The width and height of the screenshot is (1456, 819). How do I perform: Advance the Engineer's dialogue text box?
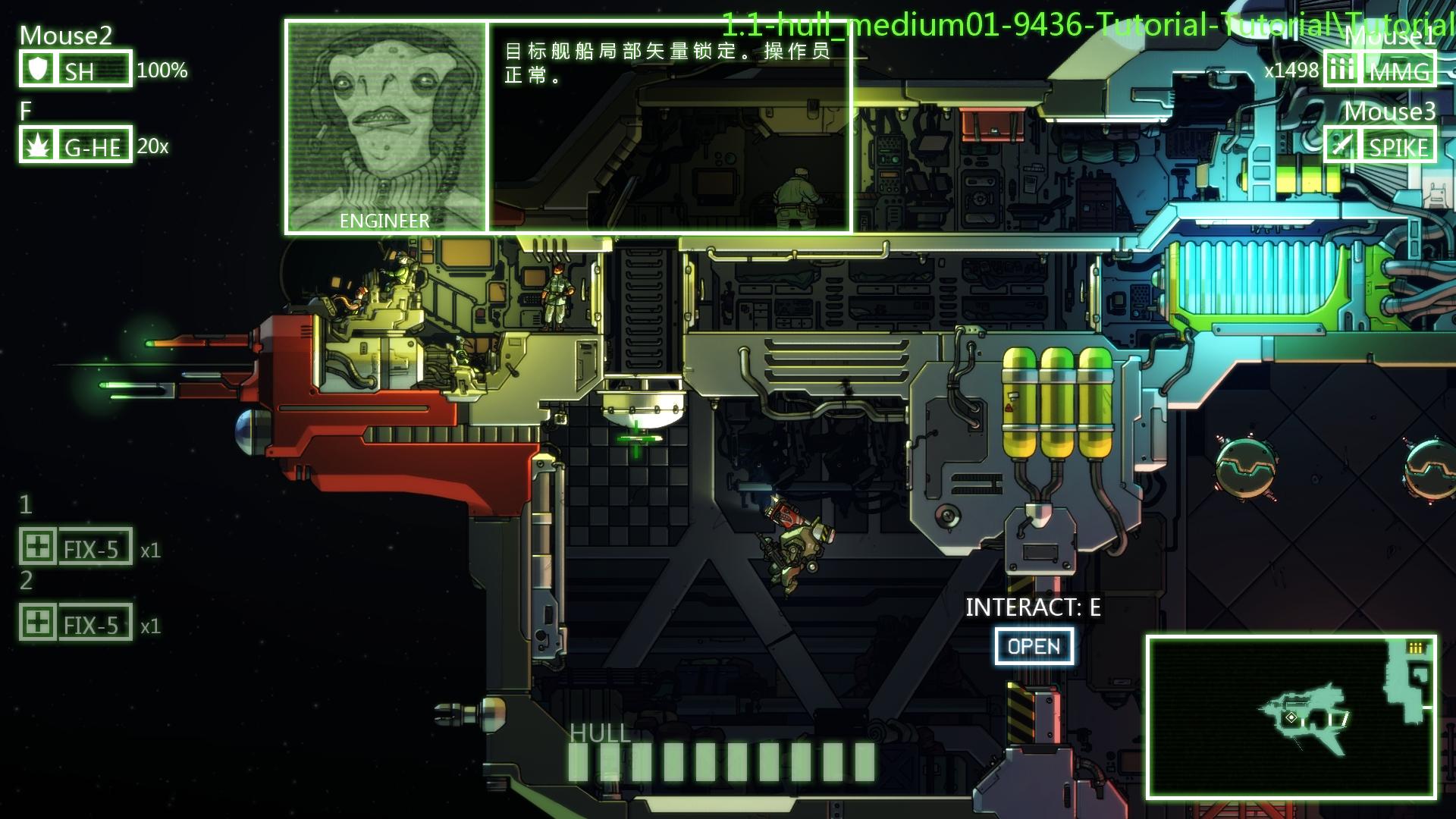click(x=669, y=127)
